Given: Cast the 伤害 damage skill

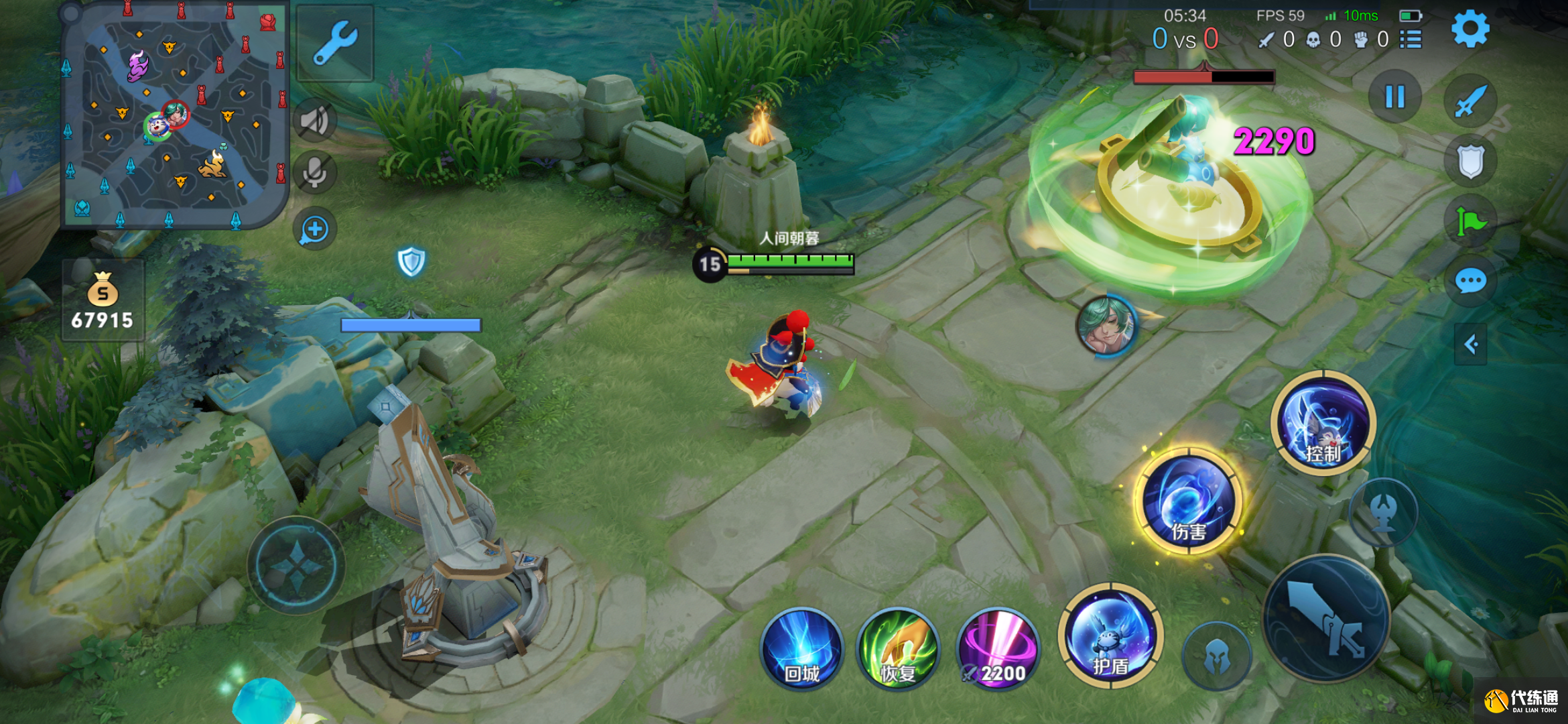Looking at the screenshot, I should 1188,500.
